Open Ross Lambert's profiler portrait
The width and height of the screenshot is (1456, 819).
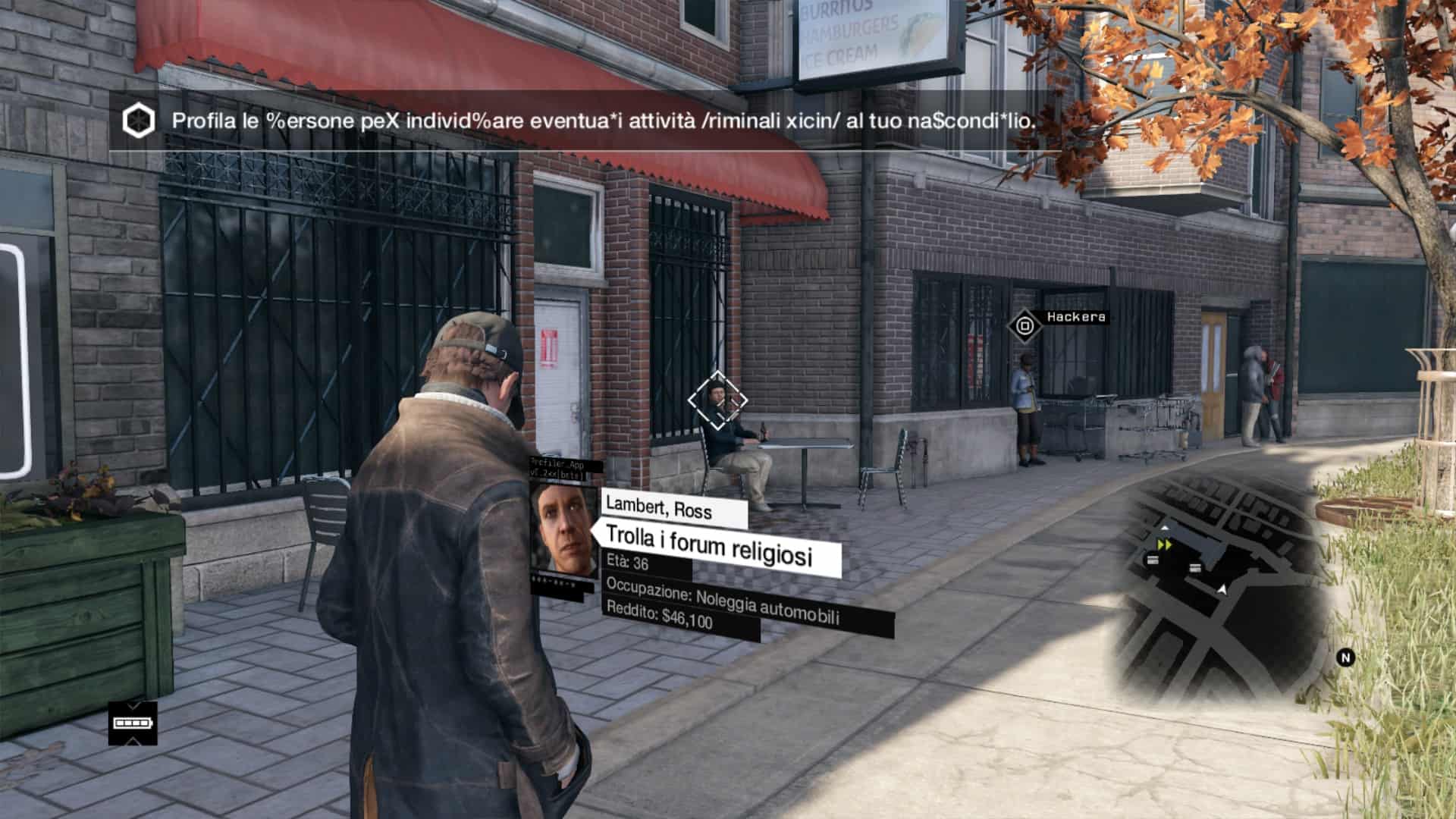click(562, 529)
